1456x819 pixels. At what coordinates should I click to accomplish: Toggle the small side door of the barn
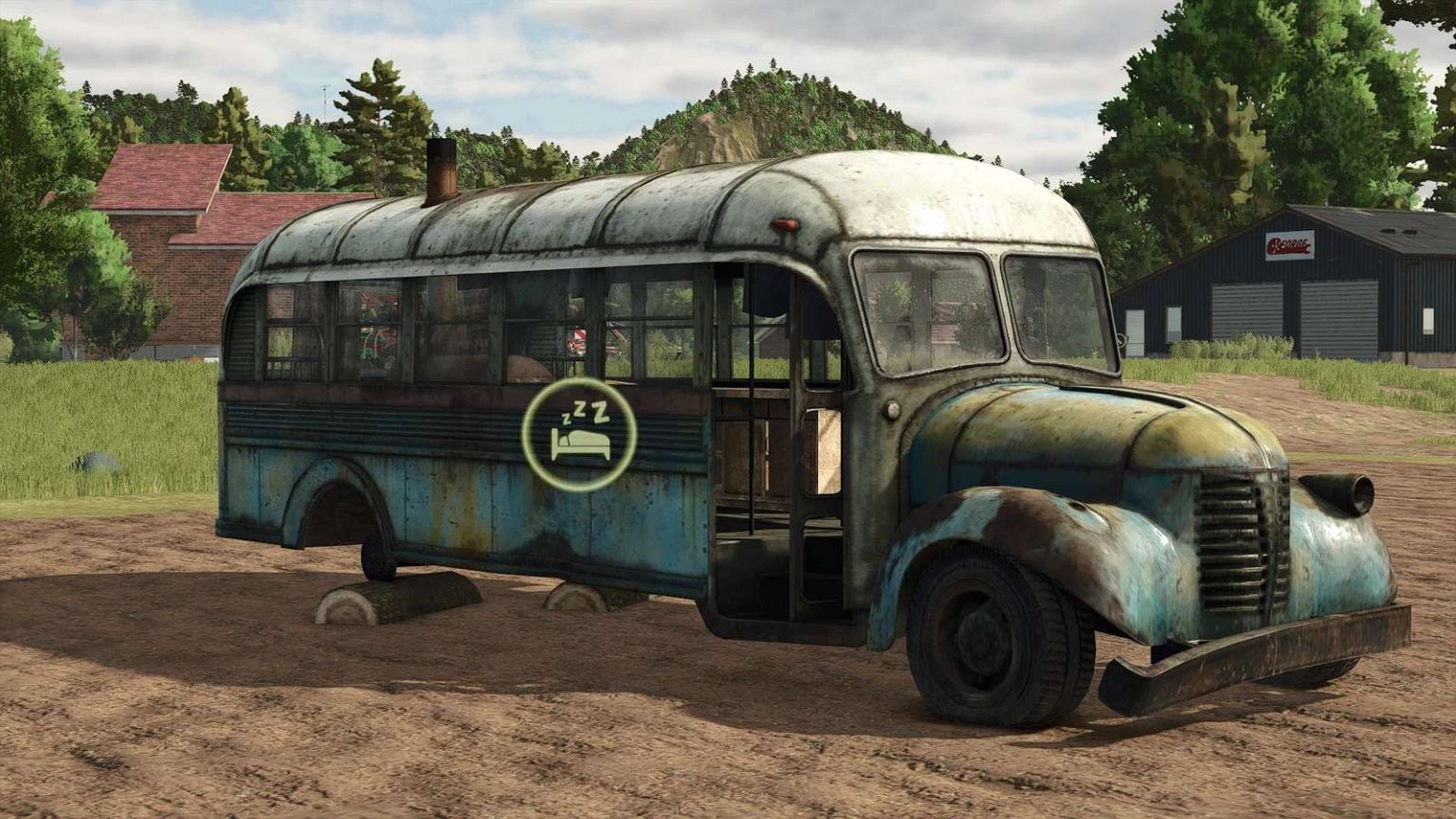(1135, 330)
